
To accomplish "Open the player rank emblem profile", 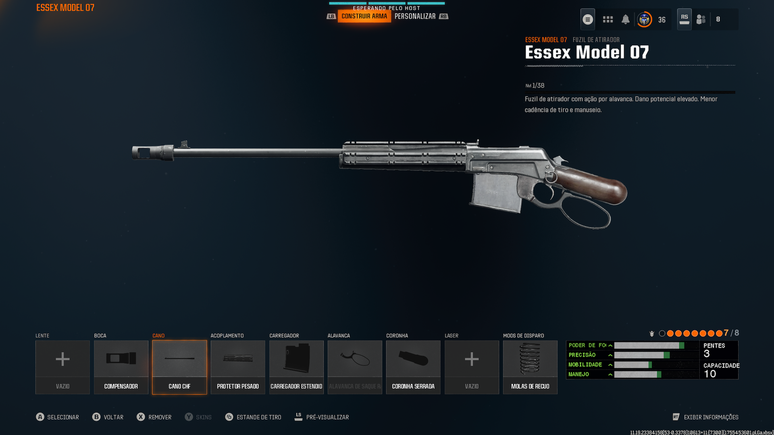I will (645, 19).
